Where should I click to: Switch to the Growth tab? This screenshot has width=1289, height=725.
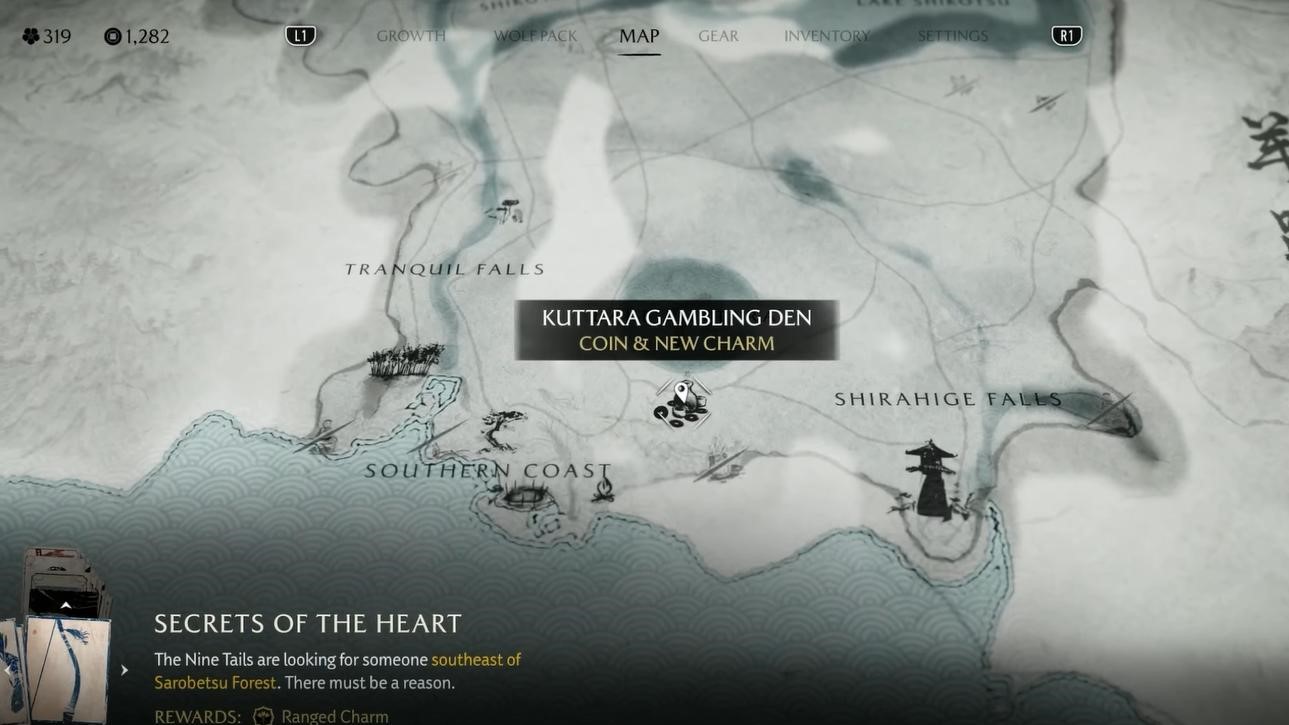[x=411, y=36]
